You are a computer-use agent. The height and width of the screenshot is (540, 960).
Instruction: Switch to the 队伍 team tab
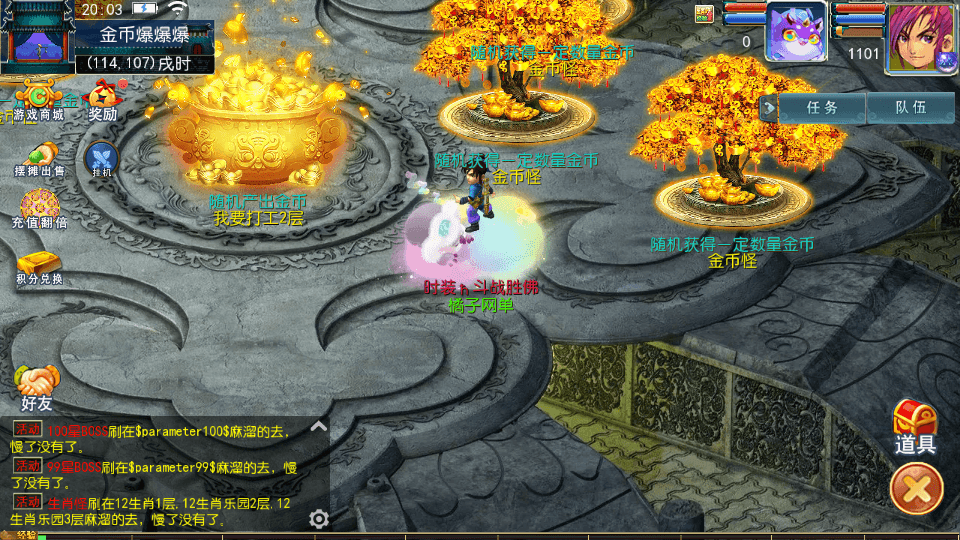tap(910, 107)
